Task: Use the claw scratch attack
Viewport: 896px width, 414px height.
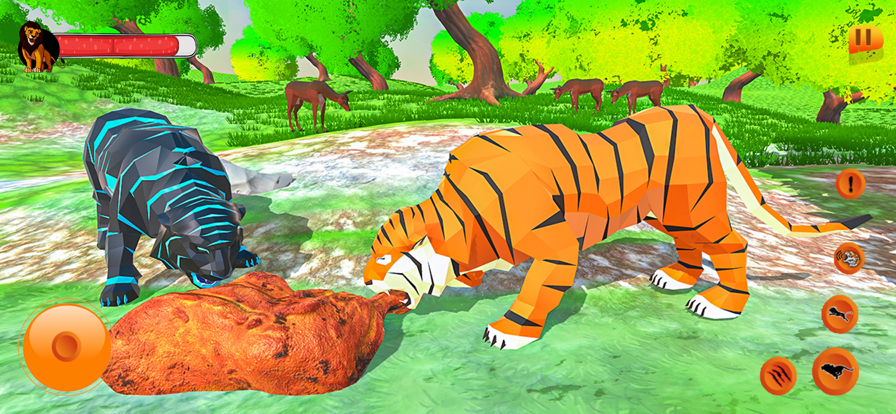Action: point(778,375)
